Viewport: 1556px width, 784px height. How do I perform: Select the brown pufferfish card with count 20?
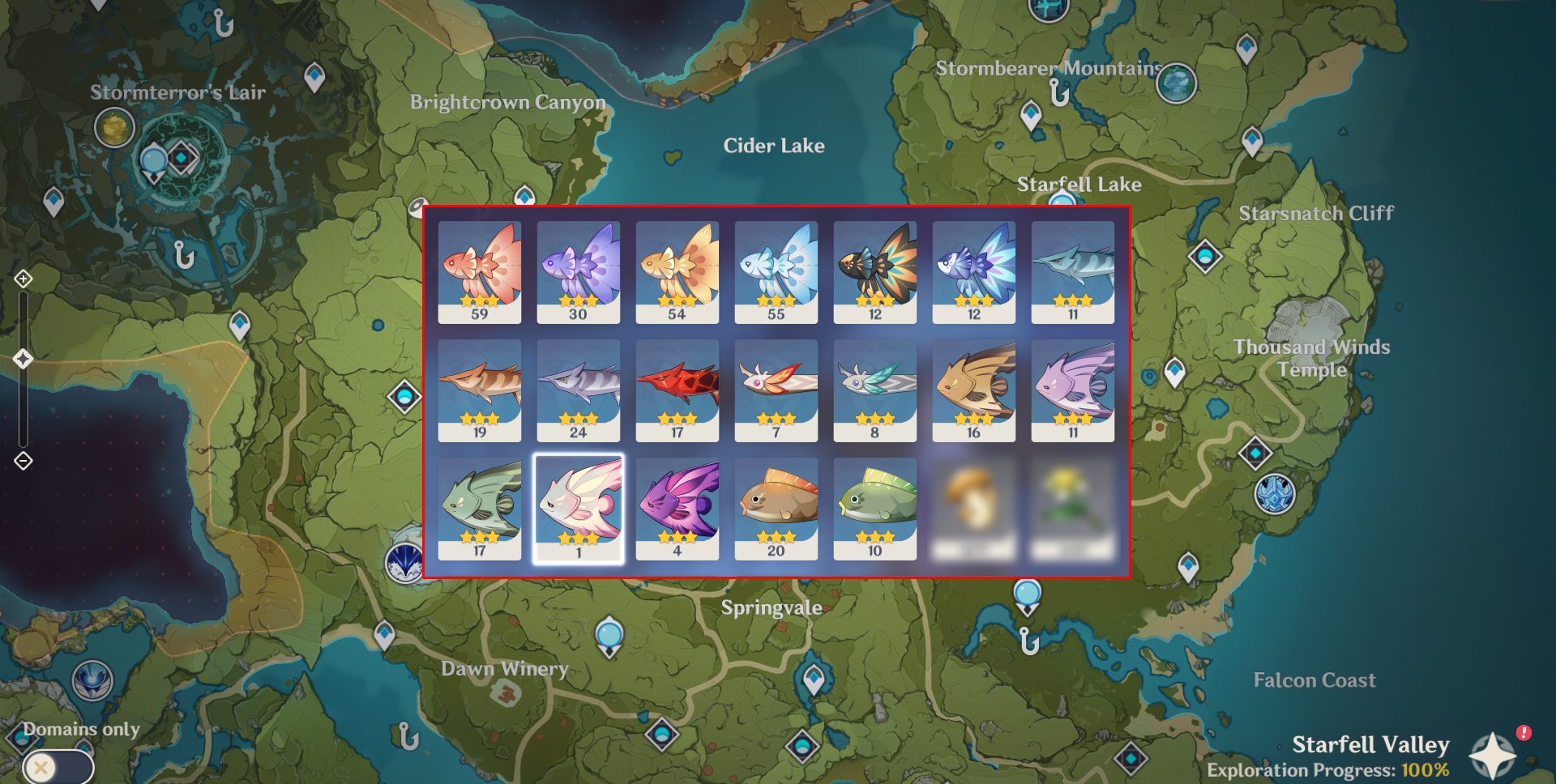coord(776,506)
